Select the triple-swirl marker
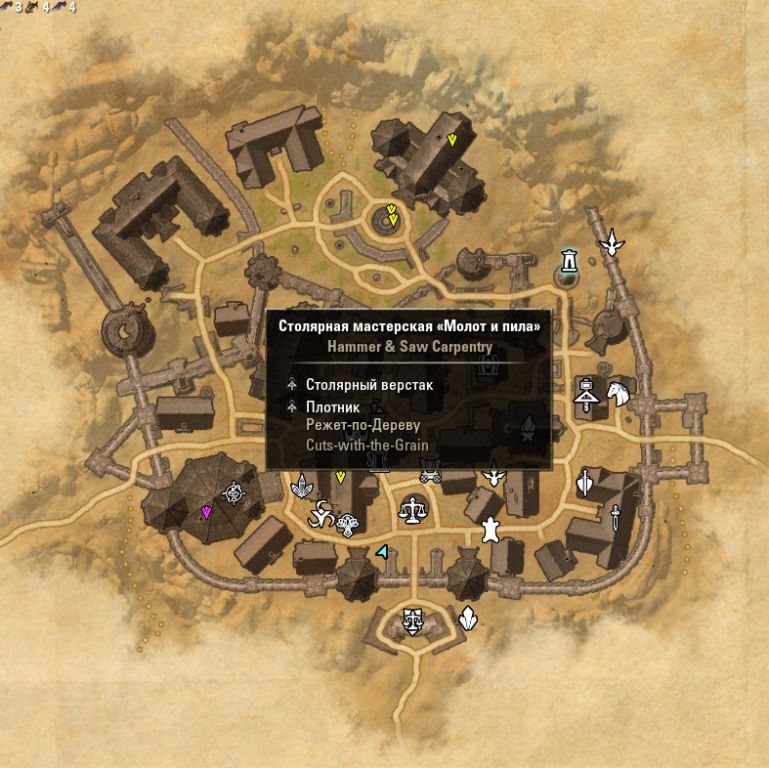 [321, 516]
